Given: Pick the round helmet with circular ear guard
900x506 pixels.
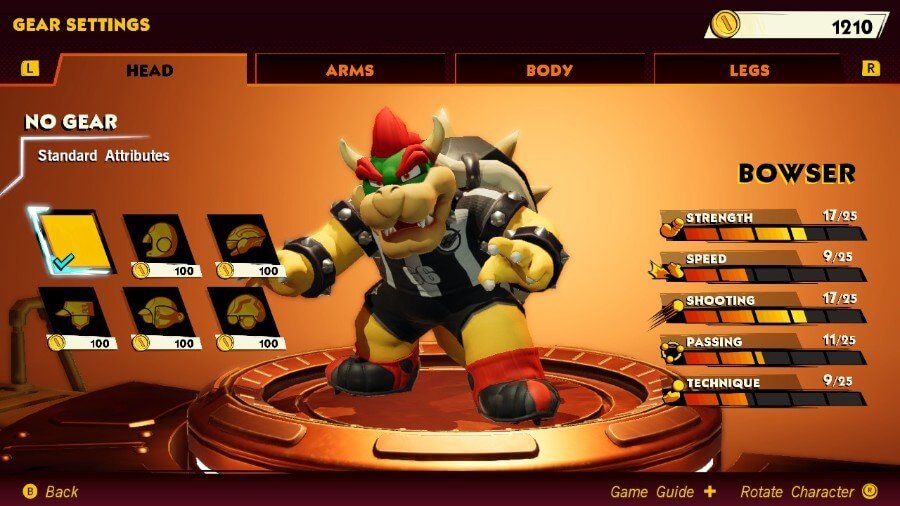Looking at the screenshot, I should 159,241.
